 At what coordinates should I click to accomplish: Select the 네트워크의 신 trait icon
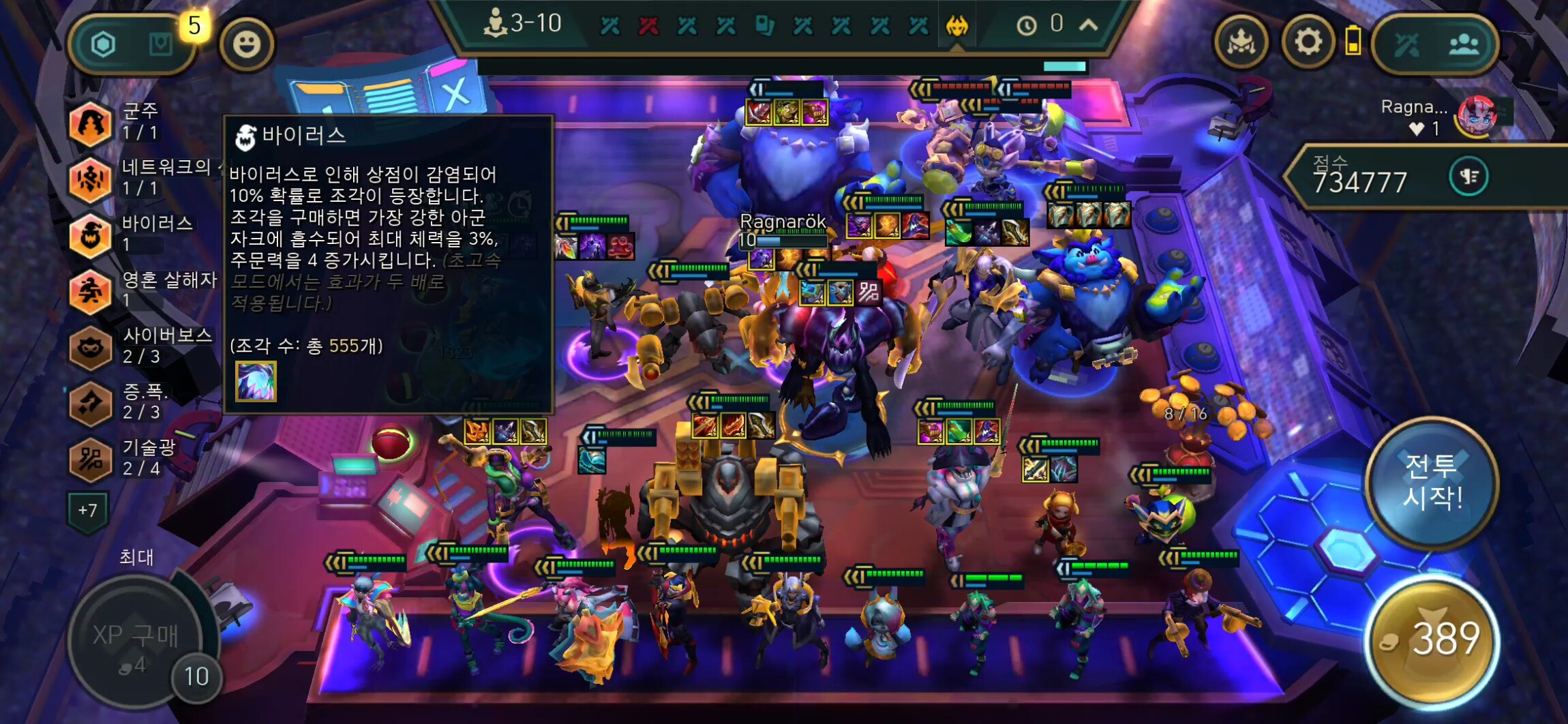click(x=91, y=179)
